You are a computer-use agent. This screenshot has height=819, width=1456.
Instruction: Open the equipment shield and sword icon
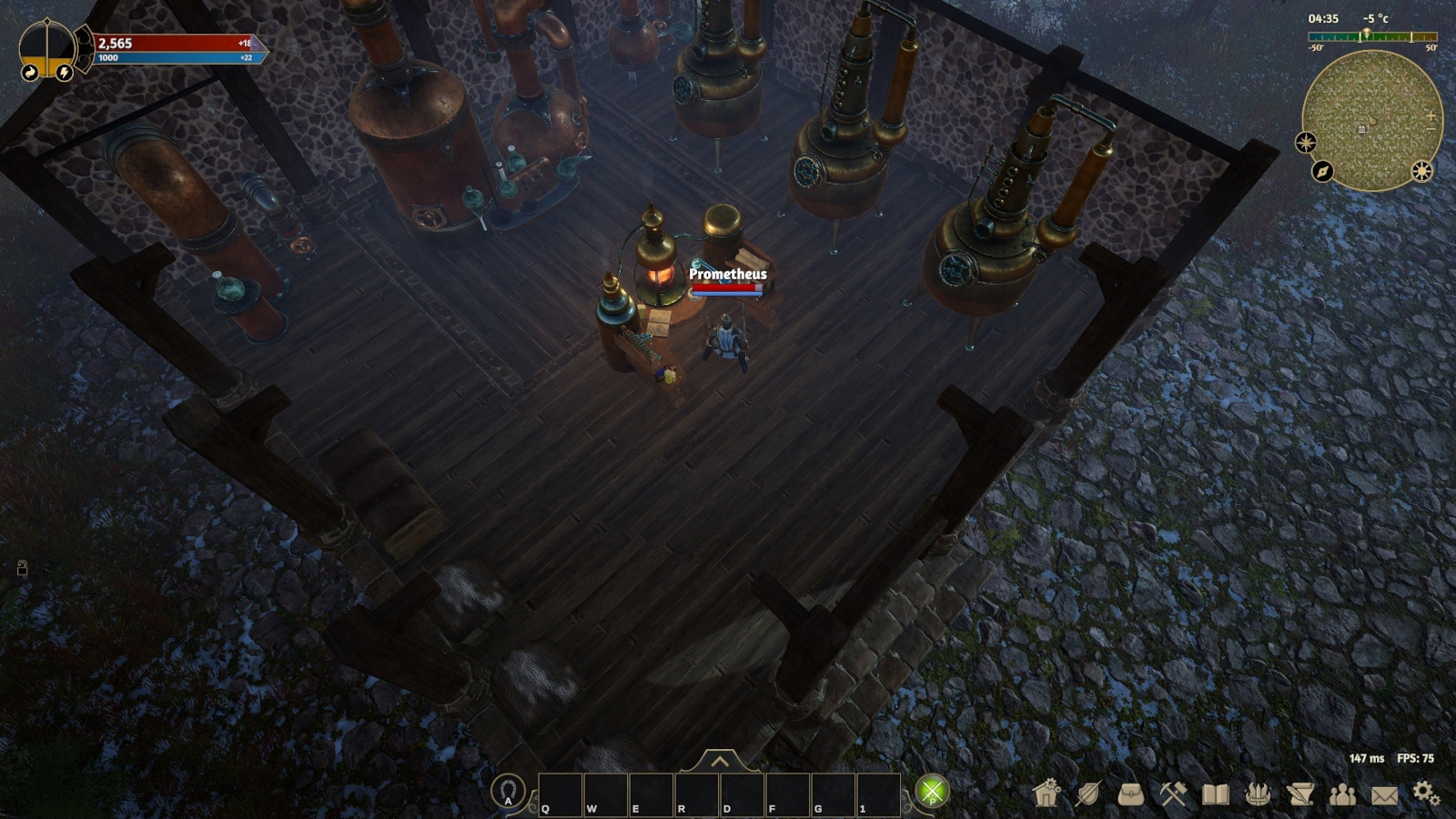(1088, 794)
